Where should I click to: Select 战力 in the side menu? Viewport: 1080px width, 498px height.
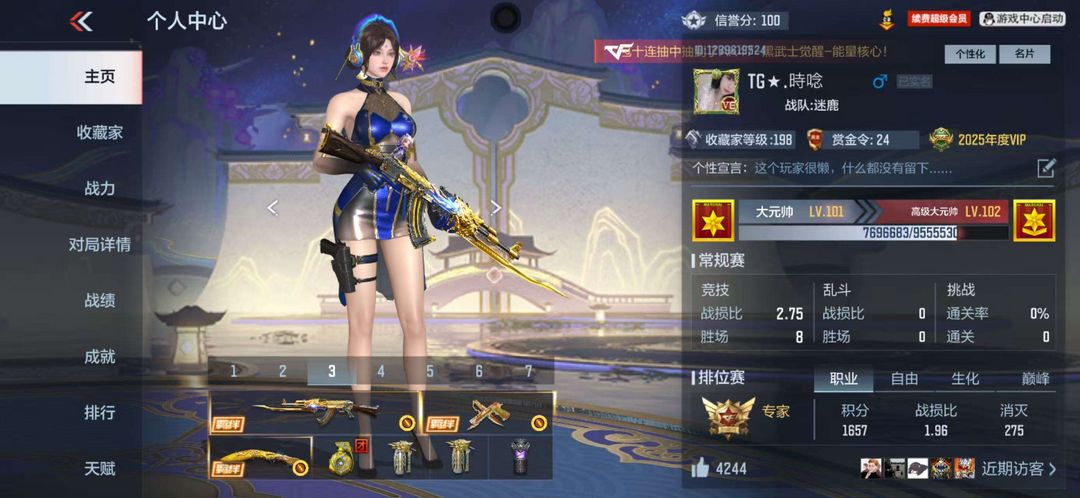tap(100, 188)
